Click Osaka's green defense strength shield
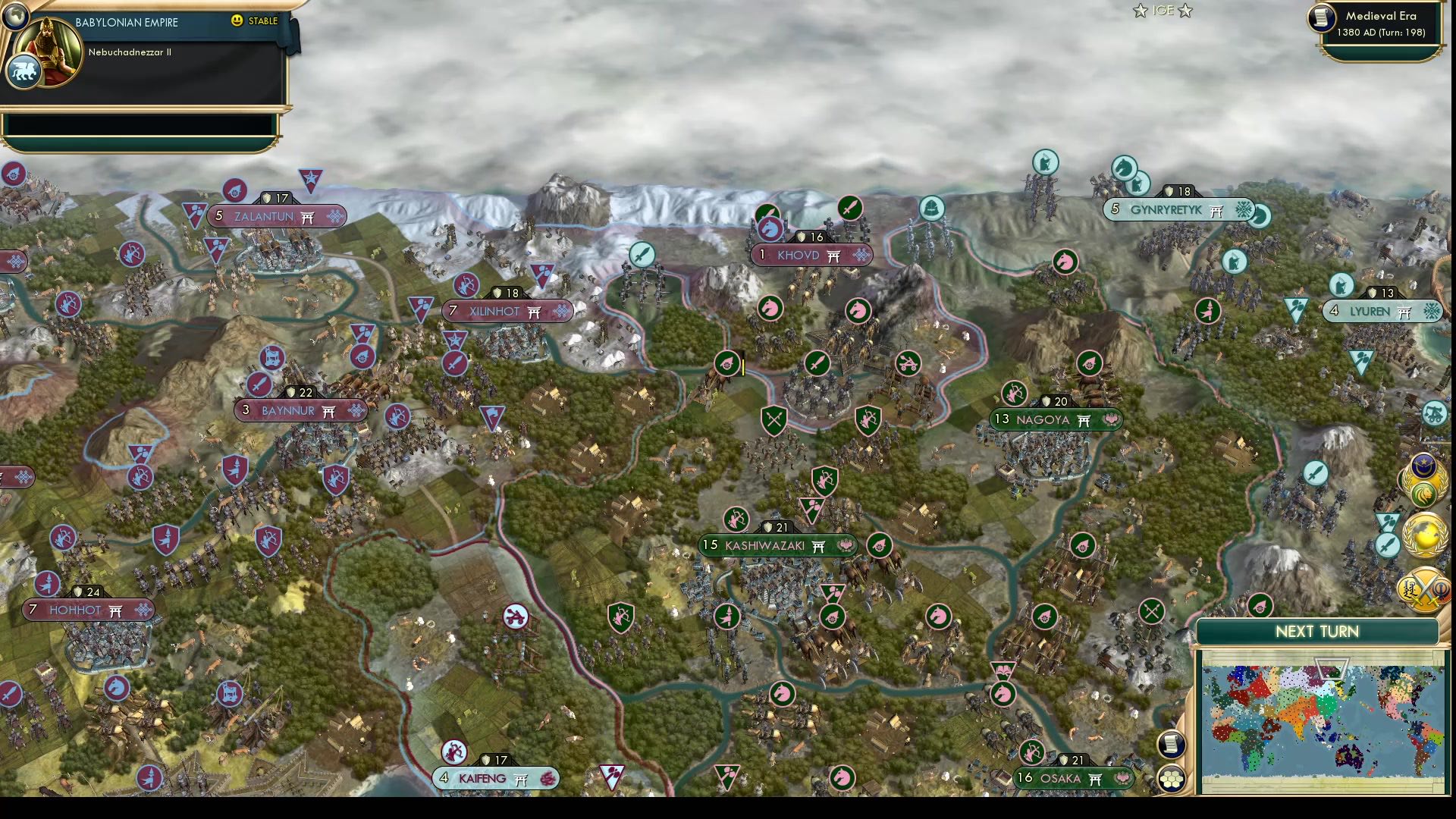The image size is (1456, 819). [x=1064, y=759]
